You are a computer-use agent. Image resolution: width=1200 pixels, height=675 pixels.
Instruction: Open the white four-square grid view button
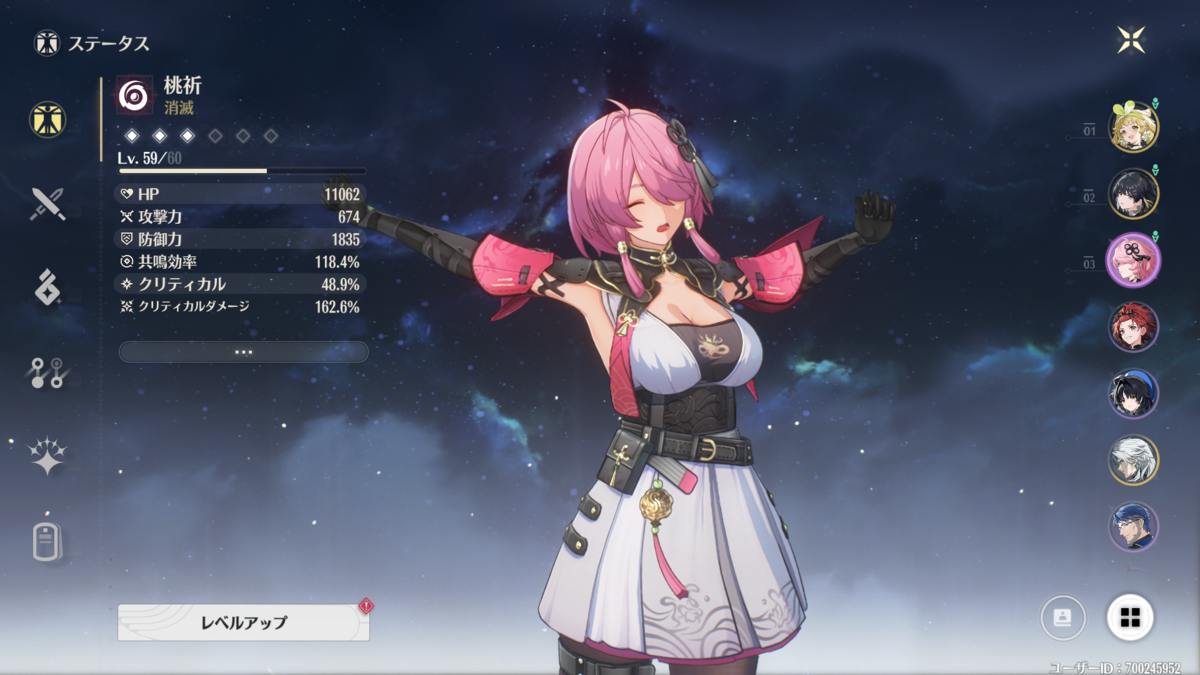1130,618
